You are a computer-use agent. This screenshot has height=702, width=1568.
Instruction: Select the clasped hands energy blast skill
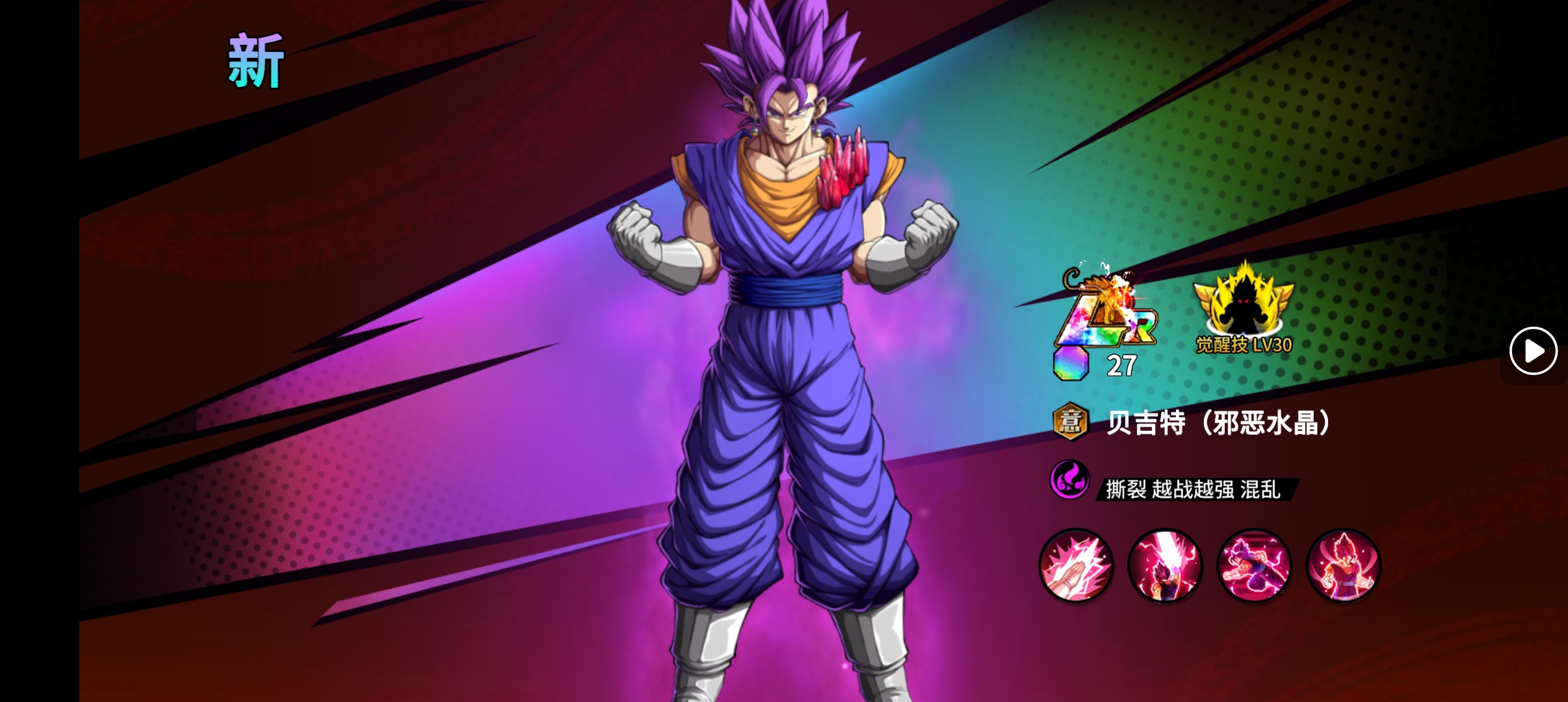[x=1076, y=565]
